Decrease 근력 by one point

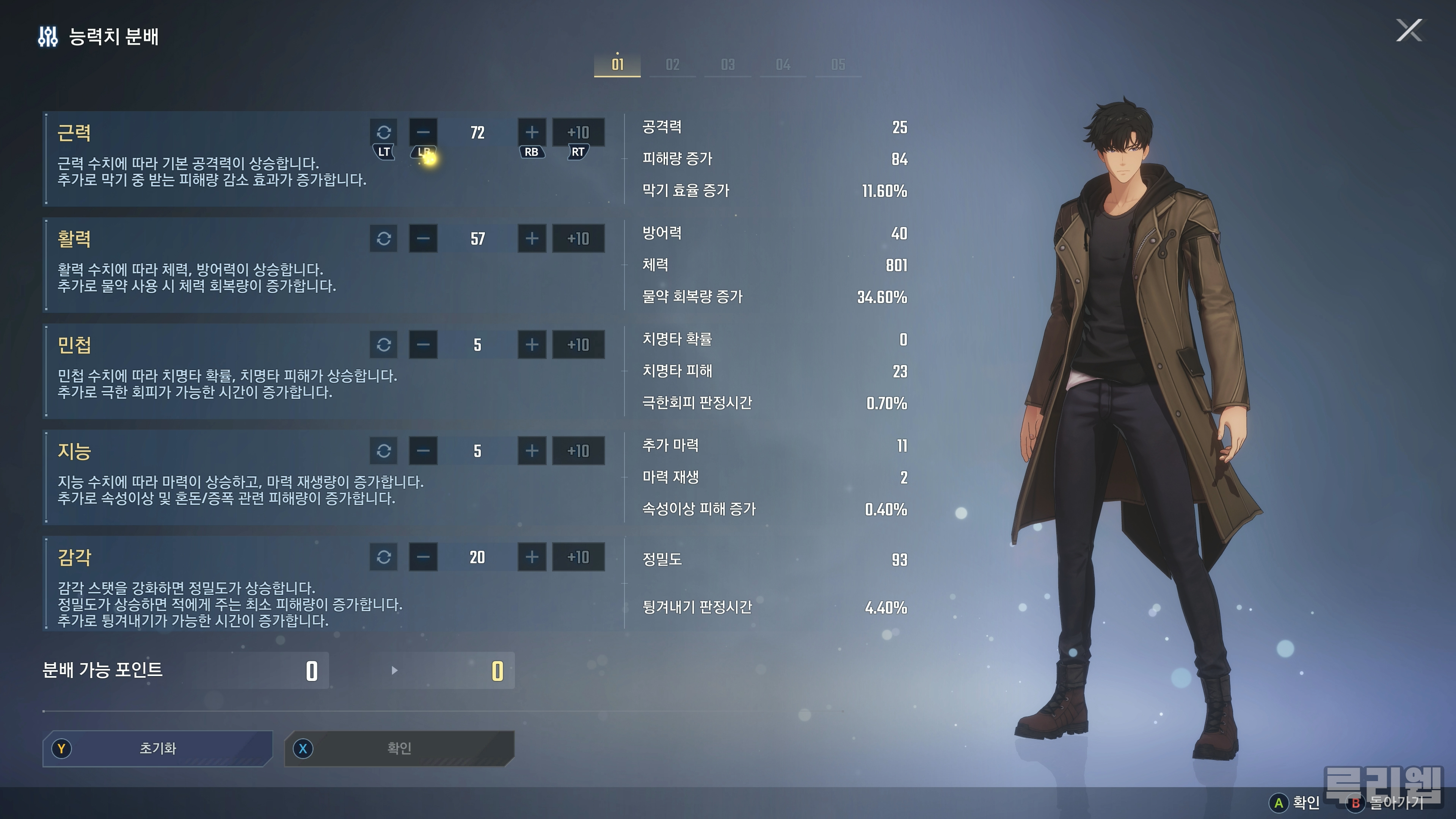pos(423,132)
